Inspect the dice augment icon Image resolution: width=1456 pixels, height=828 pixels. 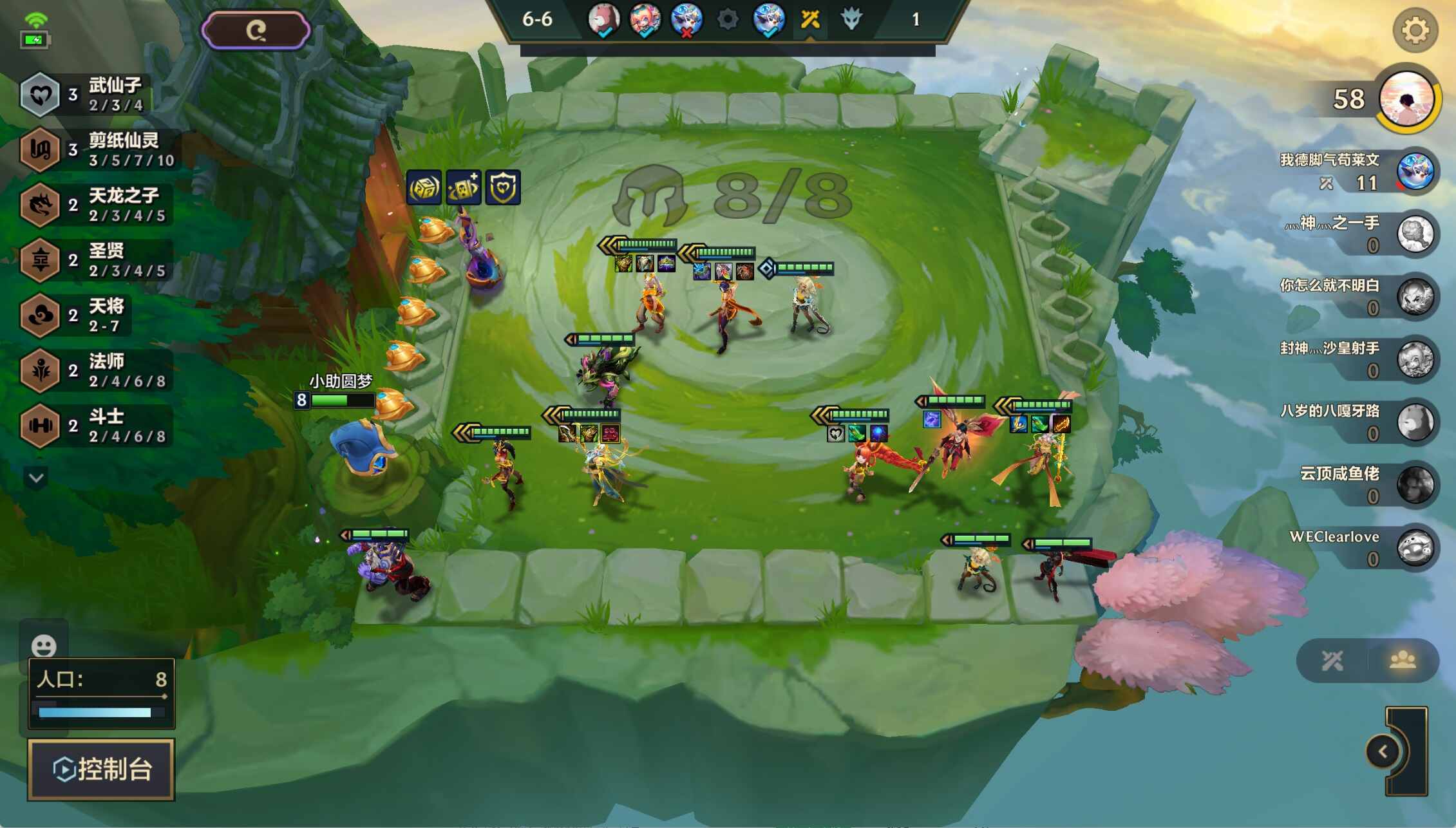[424, 187]
